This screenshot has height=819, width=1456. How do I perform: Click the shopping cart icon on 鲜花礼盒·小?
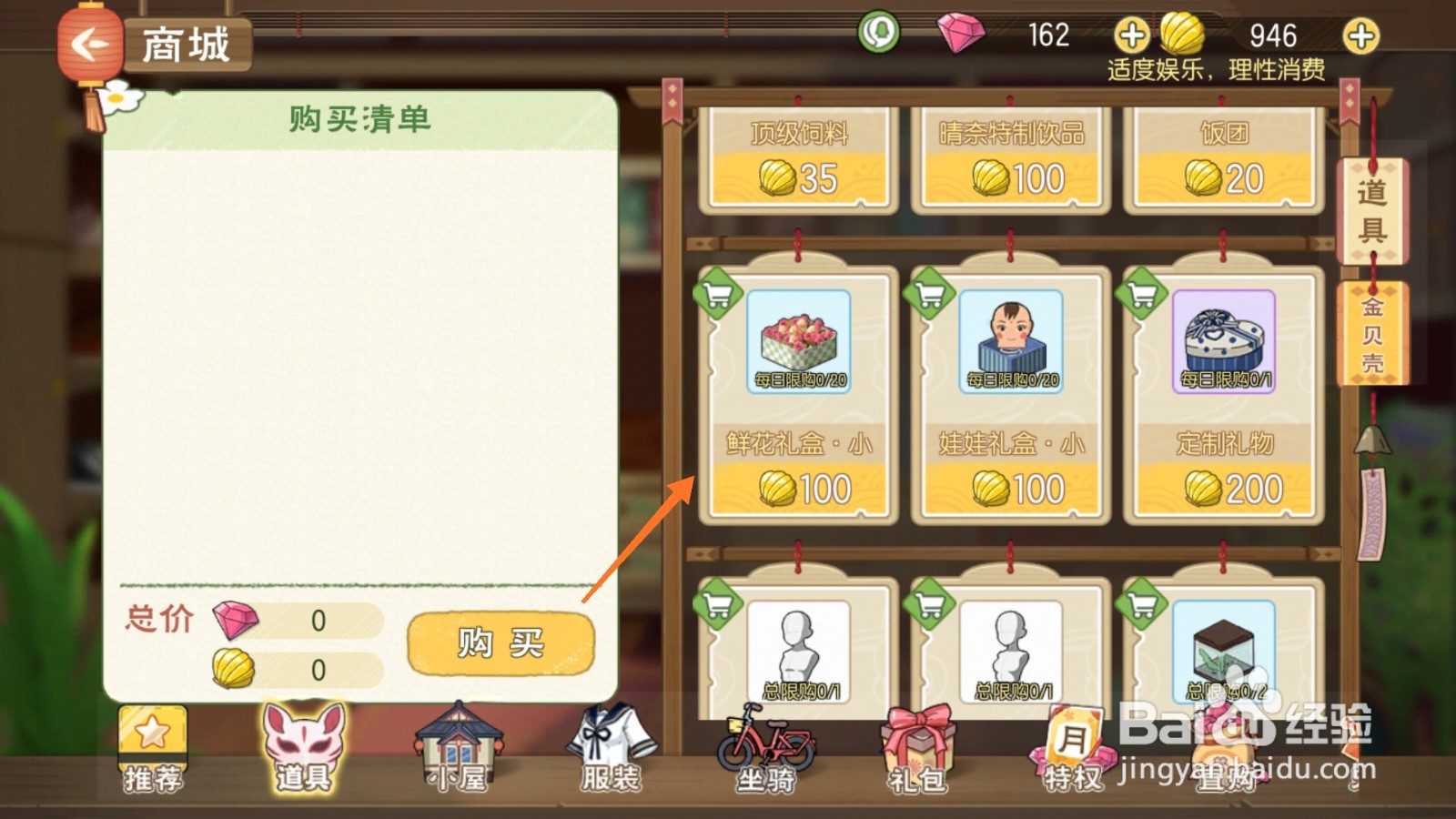click(719, 295)
